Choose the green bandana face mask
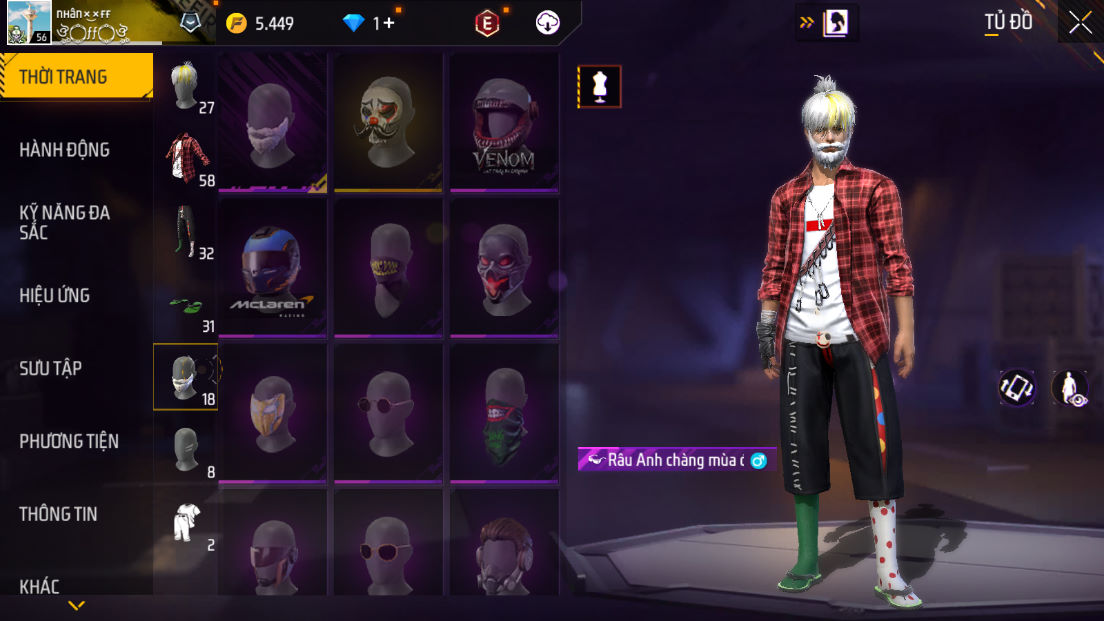 [503, 414]
